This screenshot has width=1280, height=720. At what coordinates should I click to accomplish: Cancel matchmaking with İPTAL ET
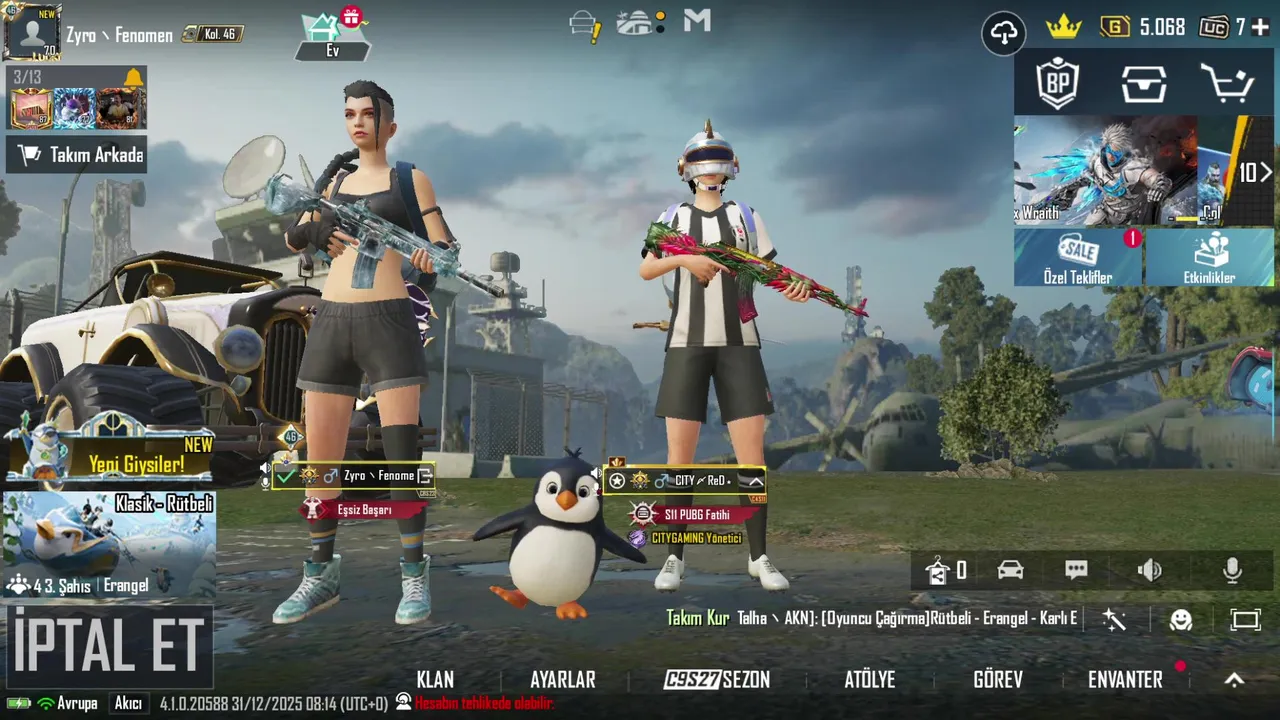click(108, 645)
